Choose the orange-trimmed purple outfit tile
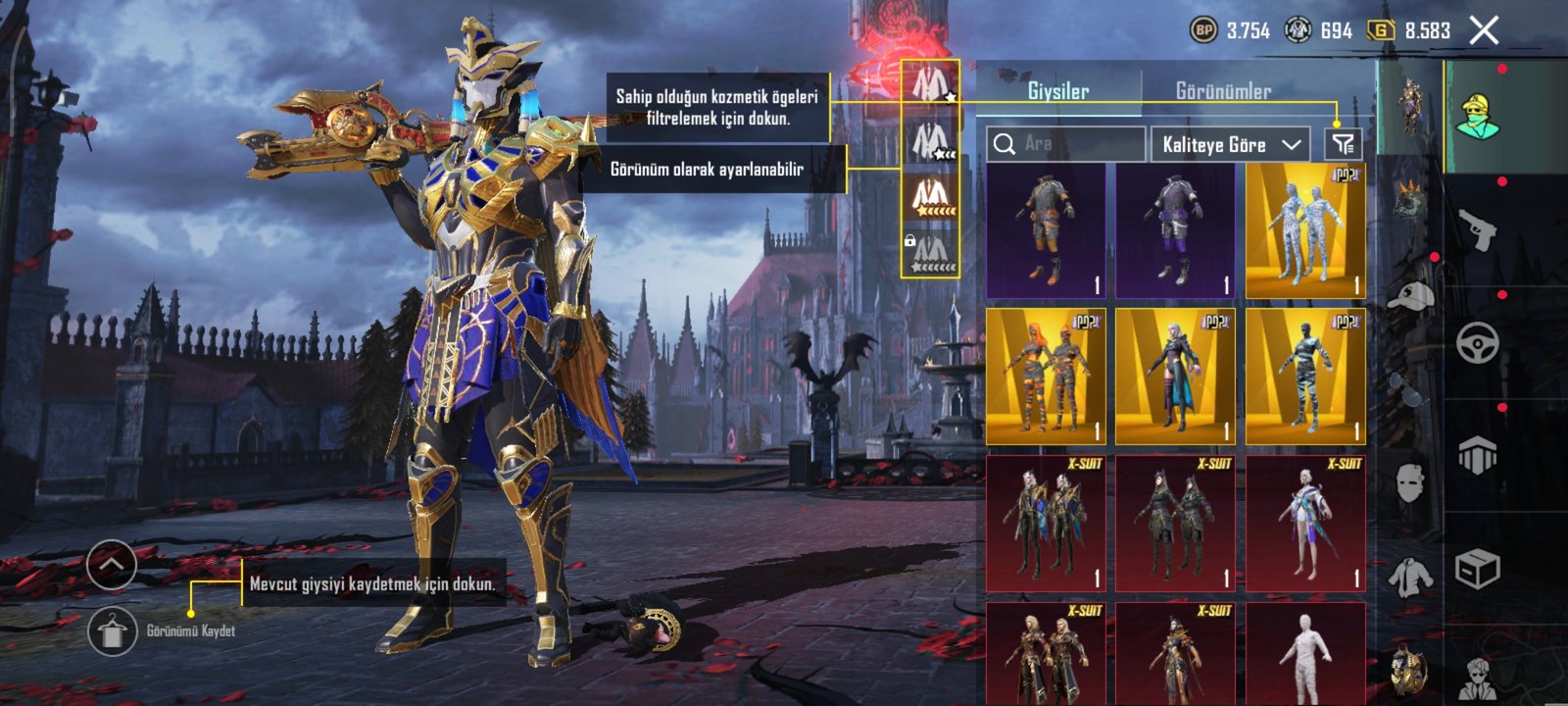Screen dimensions: 1568x706 click(1046, 231)
